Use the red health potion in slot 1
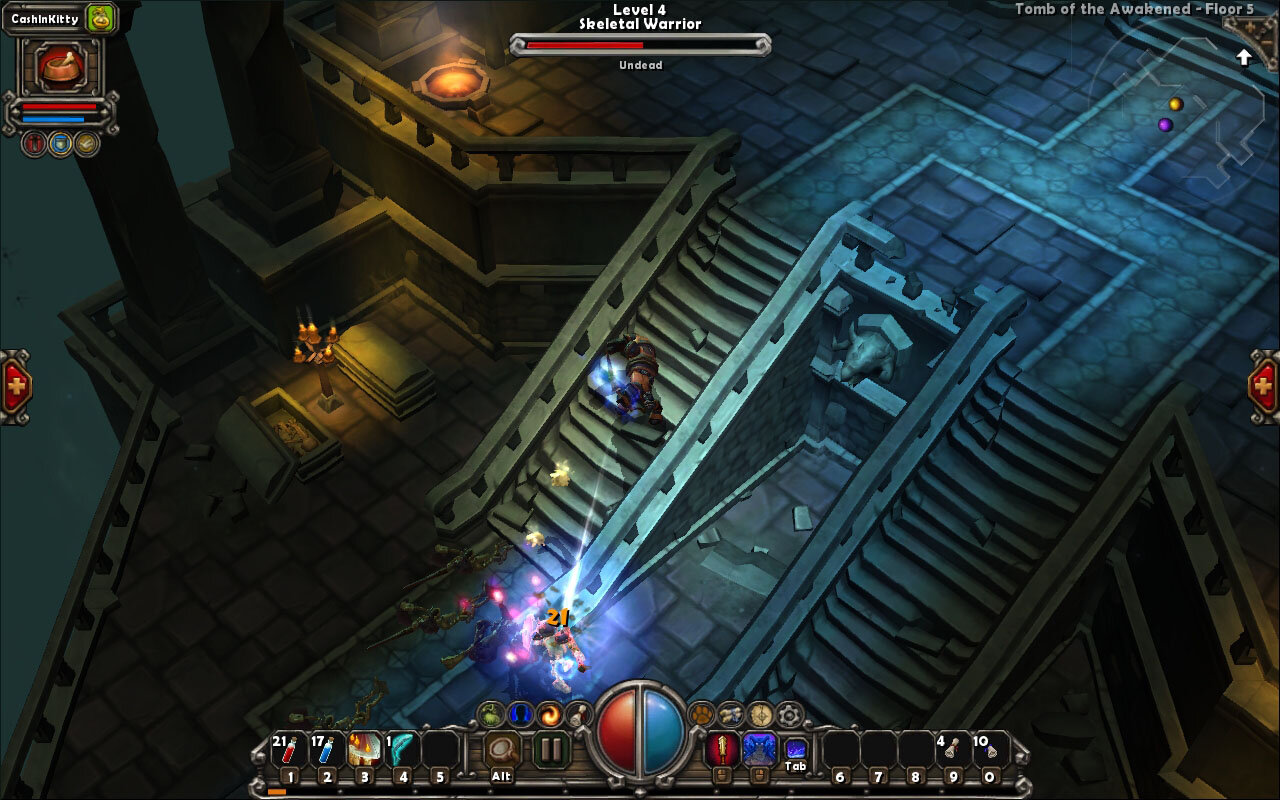The image size is (1280, 800). pyautogui.click(x=289, y=750)
